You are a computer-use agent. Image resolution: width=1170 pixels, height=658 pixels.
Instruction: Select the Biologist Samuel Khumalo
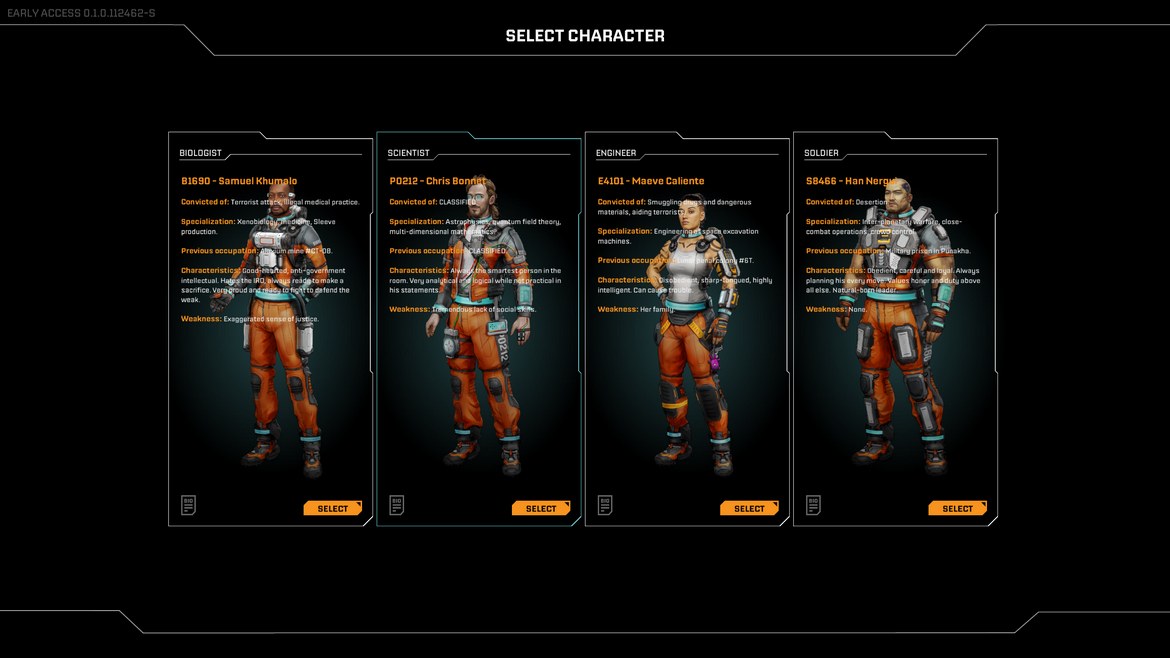click(332, 508)
